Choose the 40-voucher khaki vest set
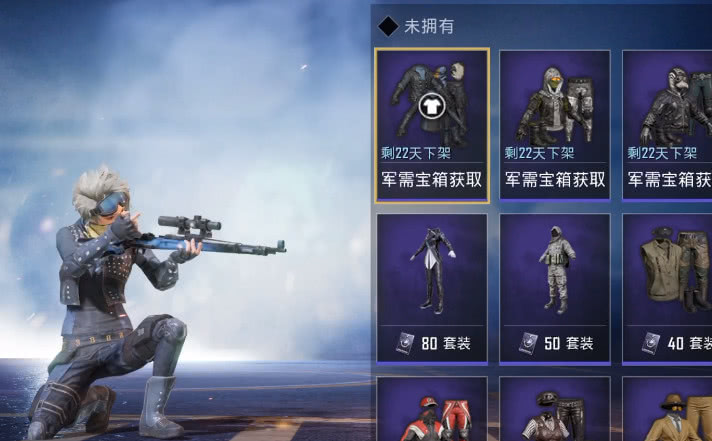 tap(668, 287)
